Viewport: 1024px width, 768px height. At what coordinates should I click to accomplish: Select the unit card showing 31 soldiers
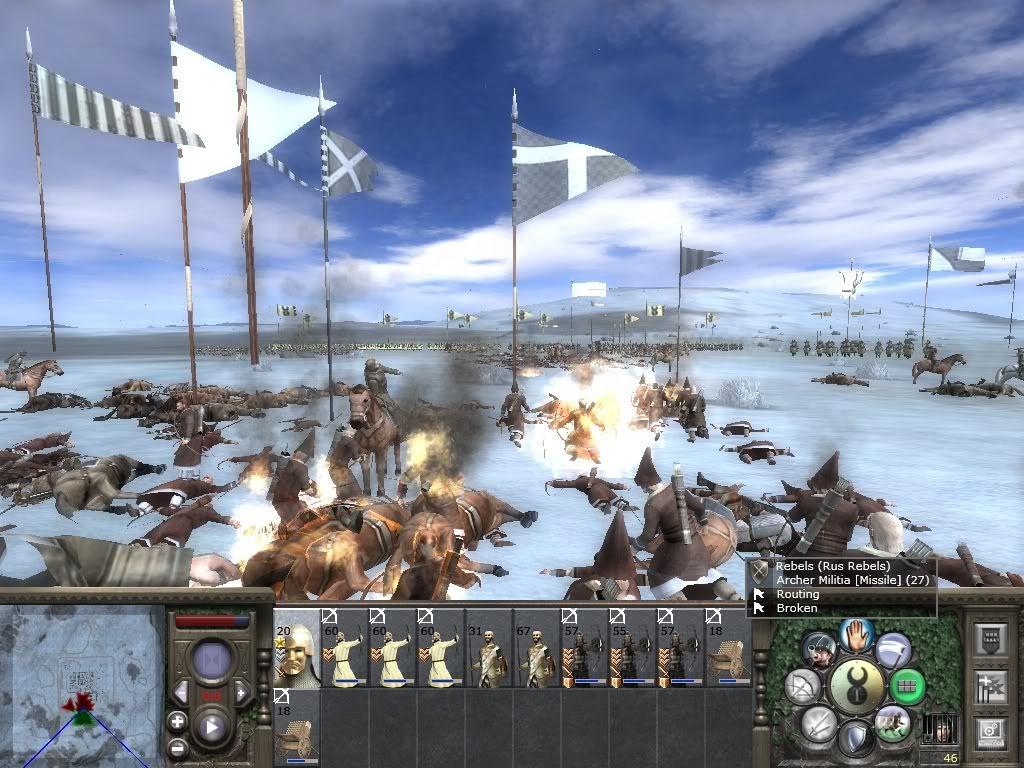click(489, 648)
